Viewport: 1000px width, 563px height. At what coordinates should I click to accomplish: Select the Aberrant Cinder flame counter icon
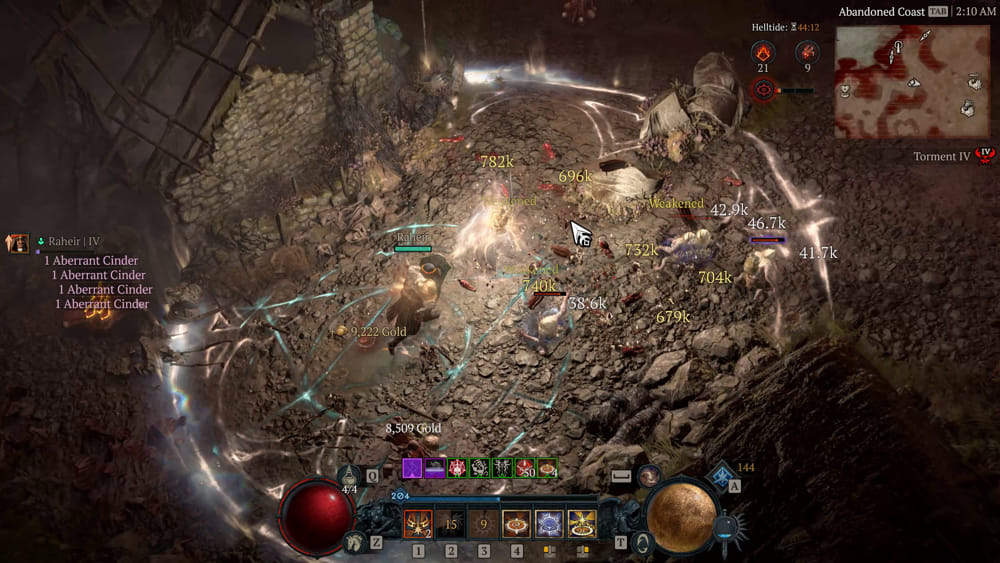coord(763,51)
